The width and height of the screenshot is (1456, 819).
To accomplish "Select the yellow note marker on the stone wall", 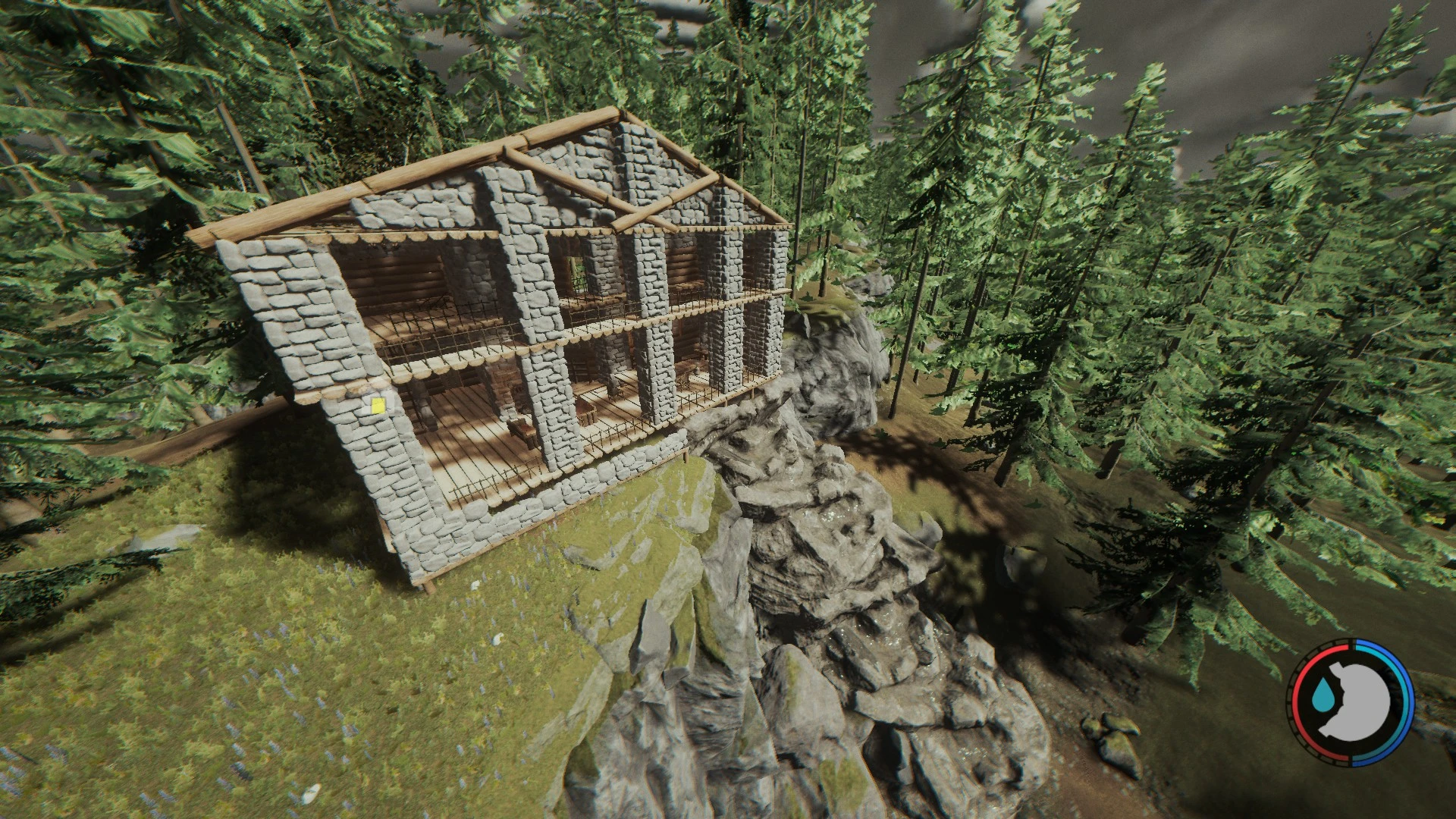I will tap(377, 405).
